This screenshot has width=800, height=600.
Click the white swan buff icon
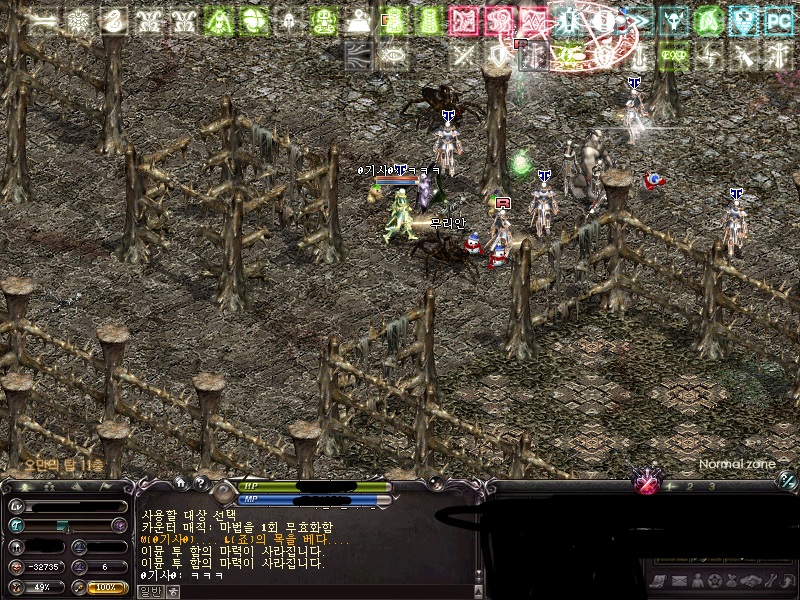pyautogui.click(x=112, y=20)
